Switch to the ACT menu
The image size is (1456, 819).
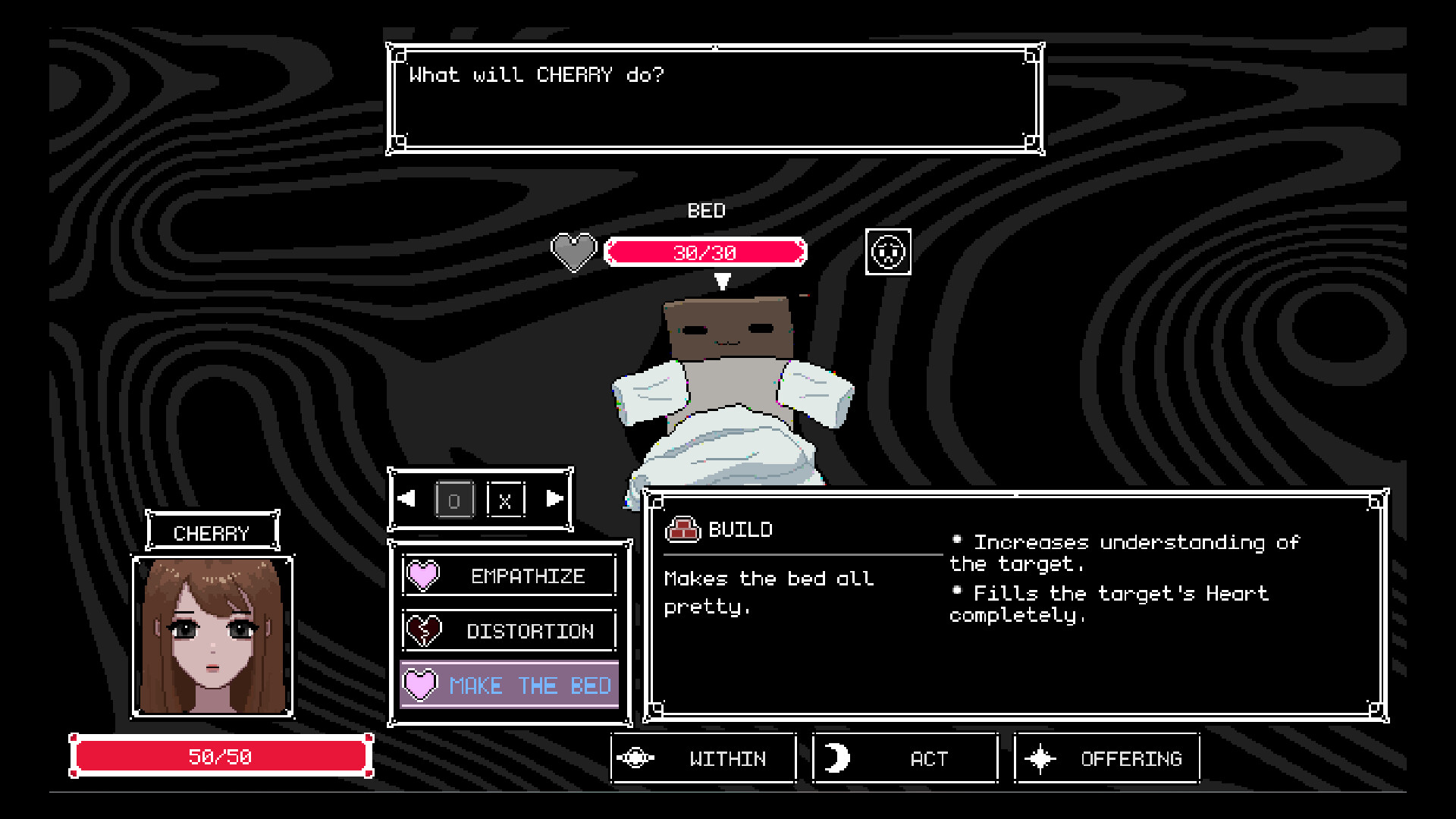(905, 758)
